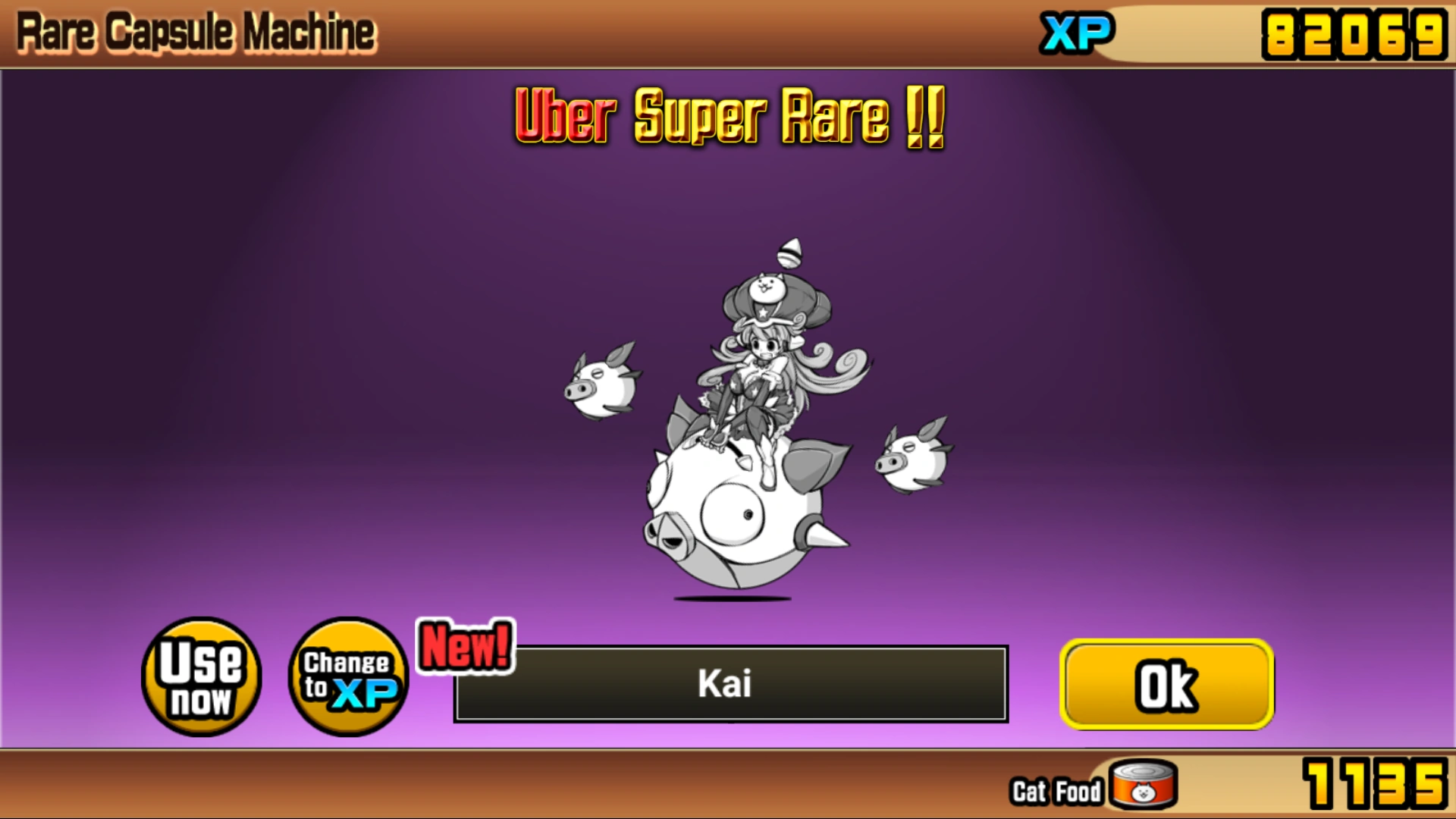Click the star on Kai's cap
This screenshot has width=1456, height=819.
coord(763,312)
